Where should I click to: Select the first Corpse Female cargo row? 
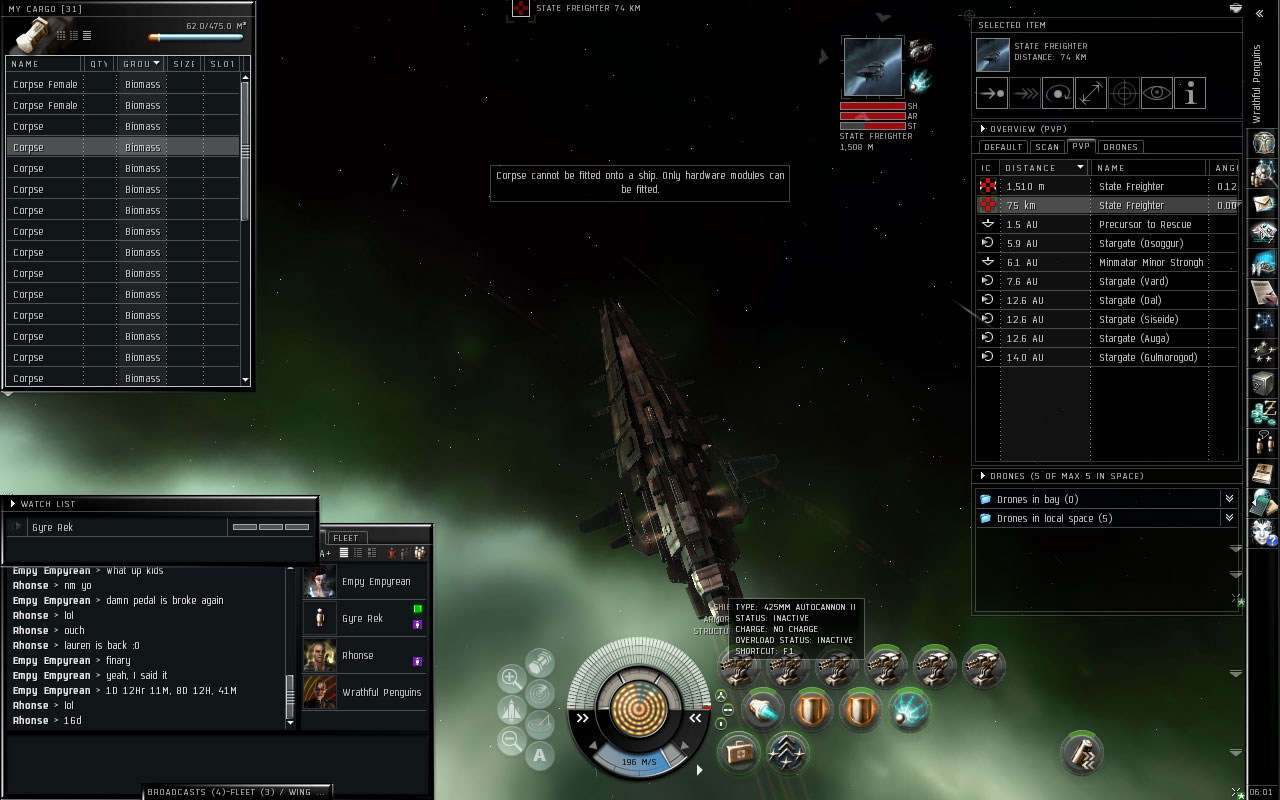tap(45, 85)
